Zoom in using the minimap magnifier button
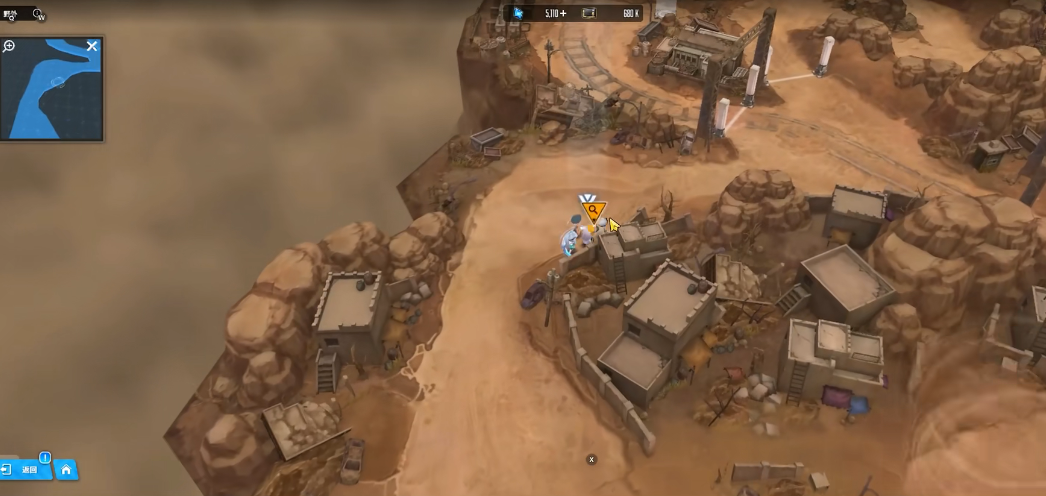 [9, 46]
